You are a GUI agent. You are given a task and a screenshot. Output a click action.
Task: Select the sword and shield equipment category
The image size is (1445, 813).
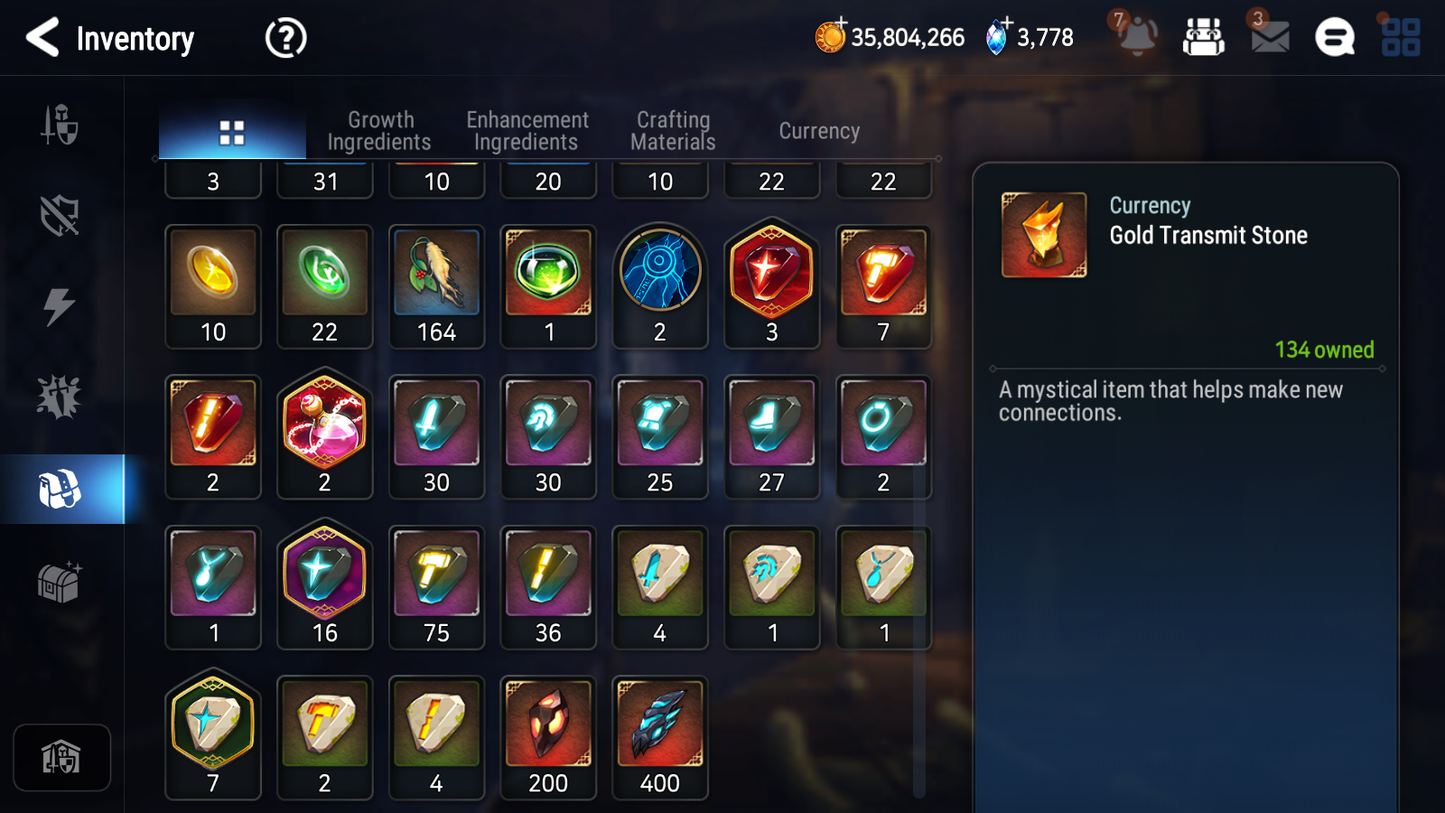[x=60, y=126]
